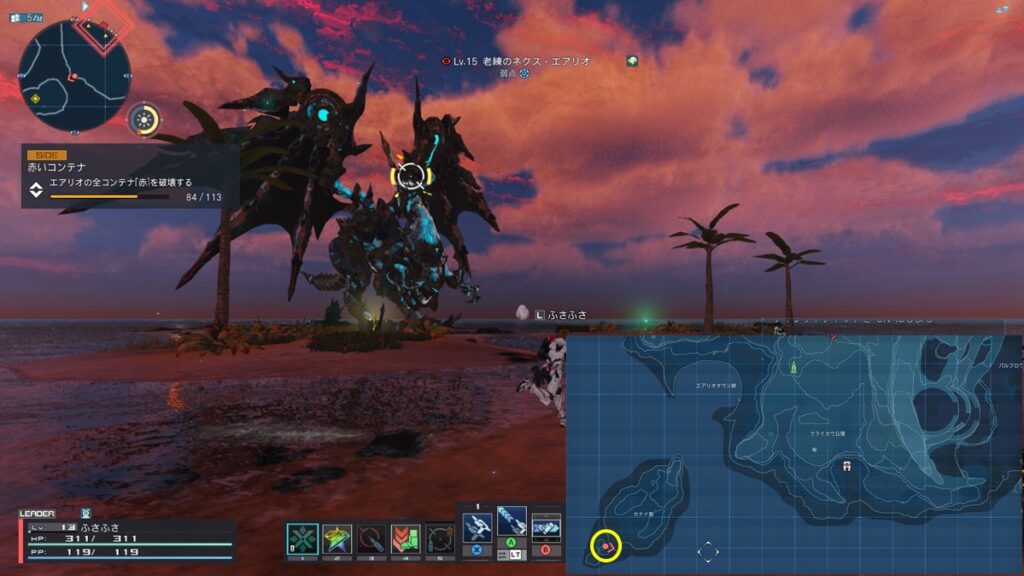1024x576 pixels.
Task: Select the red circular gauge hotbar slot
Action: [372, 539]
